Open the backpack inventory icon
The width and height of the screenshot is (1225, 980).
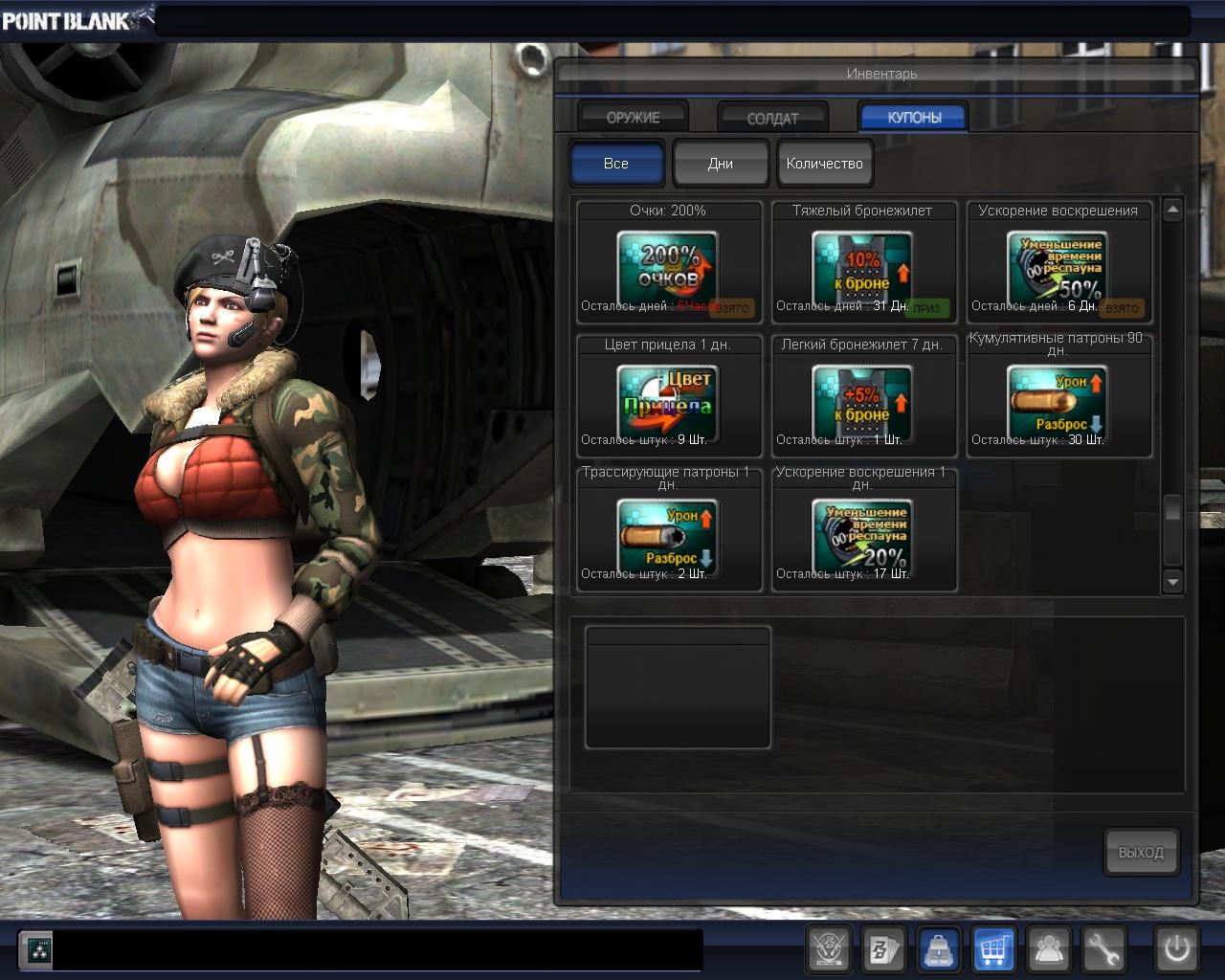(x=939, y=949)
